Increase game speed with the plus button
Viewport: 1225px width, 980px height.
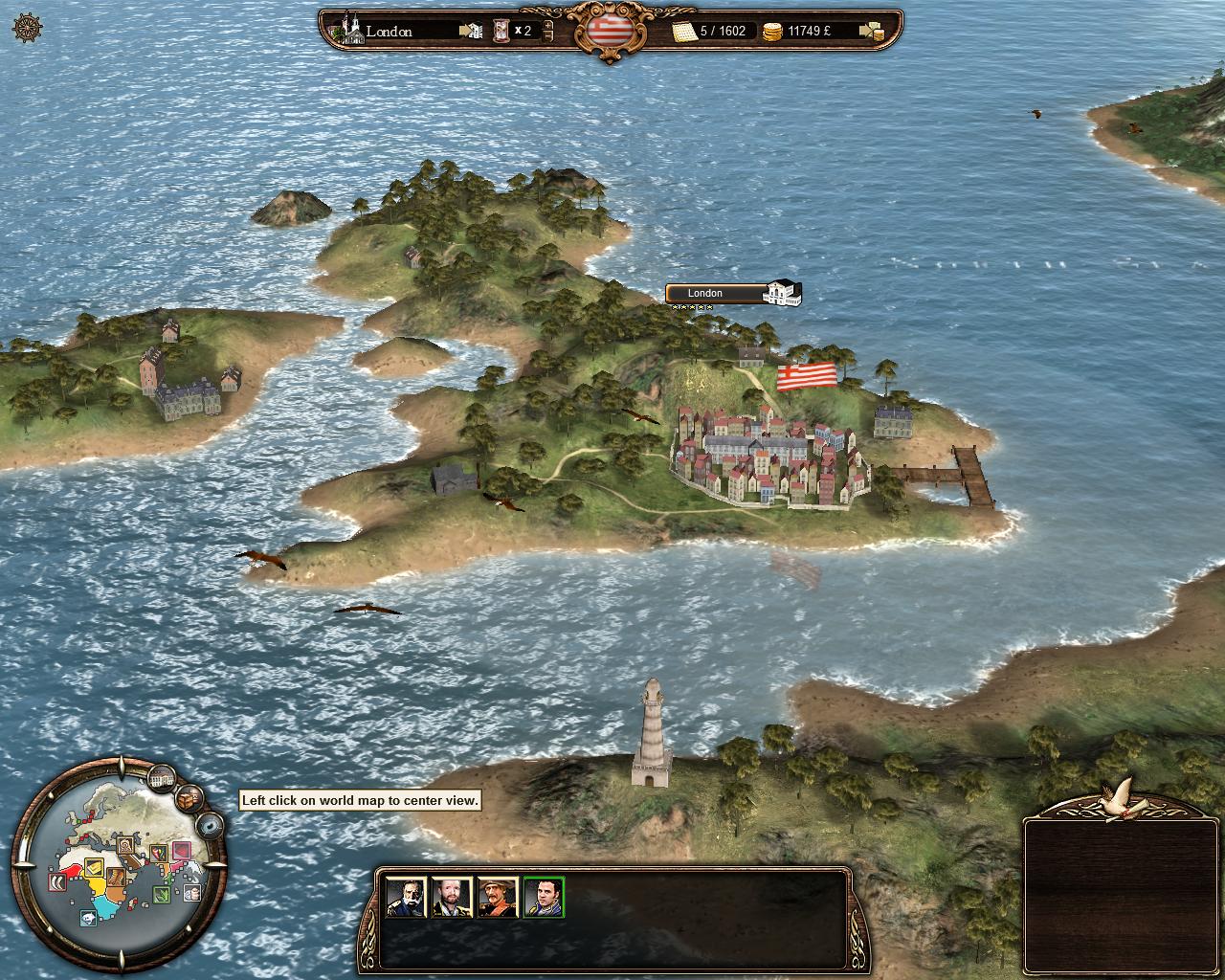pos(547,23)
